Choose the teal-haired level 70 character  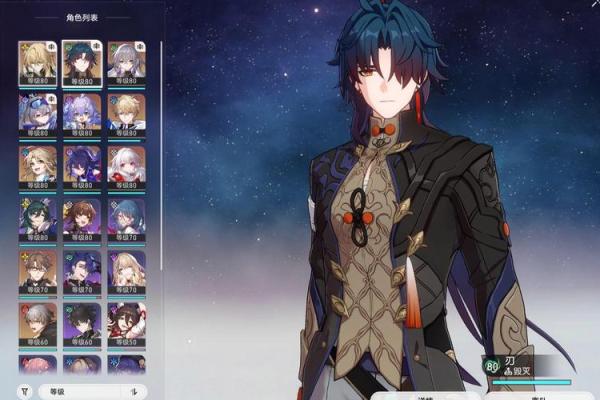(x=126, y=216)
